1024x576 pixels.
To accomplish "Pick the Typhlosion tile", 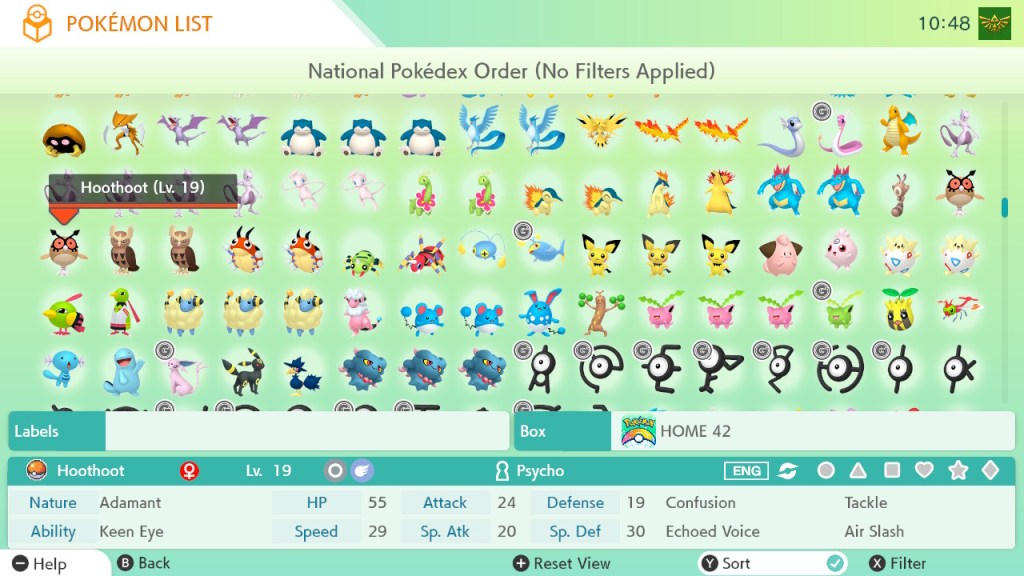I will pyautogui.click(x=719, y=192).
